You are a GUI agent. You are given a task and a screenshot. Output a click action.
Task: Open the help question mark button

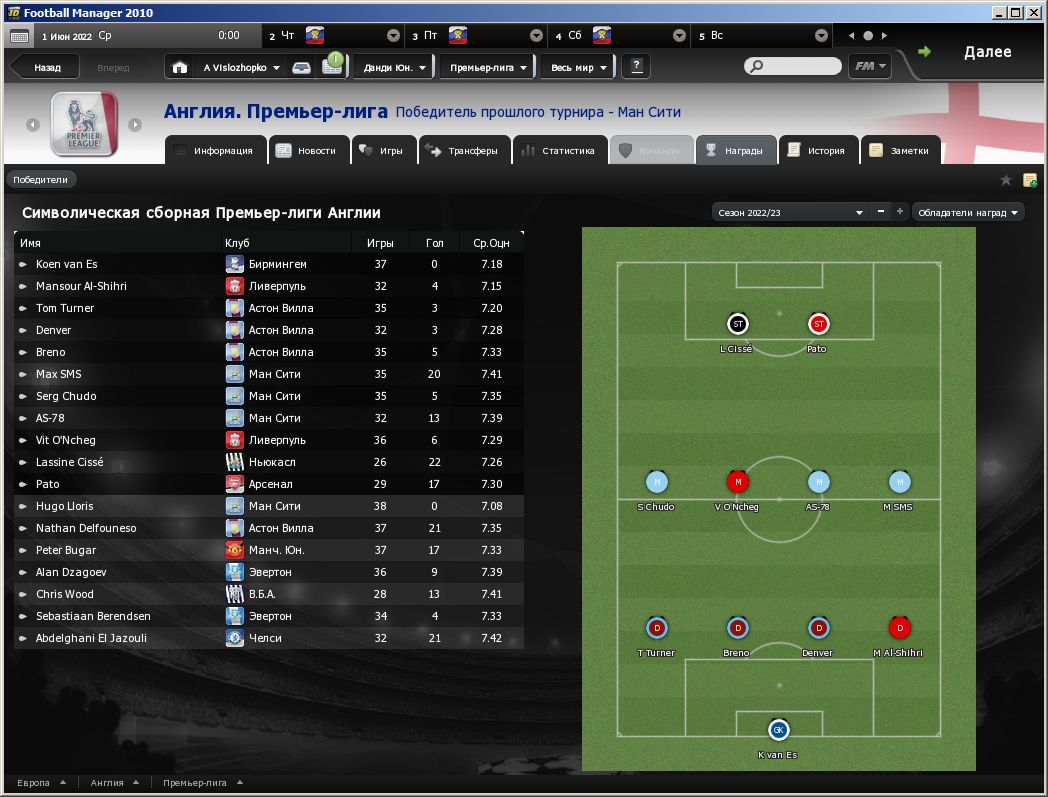635,67
